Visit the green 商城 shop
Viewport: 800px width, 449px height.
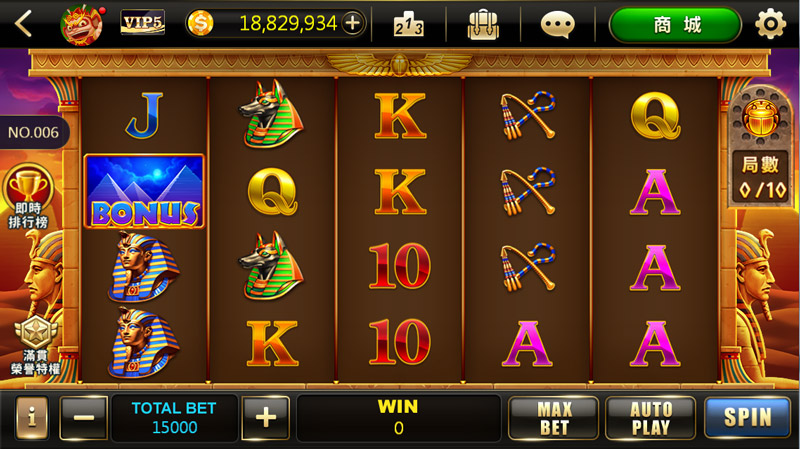point(676,24)
